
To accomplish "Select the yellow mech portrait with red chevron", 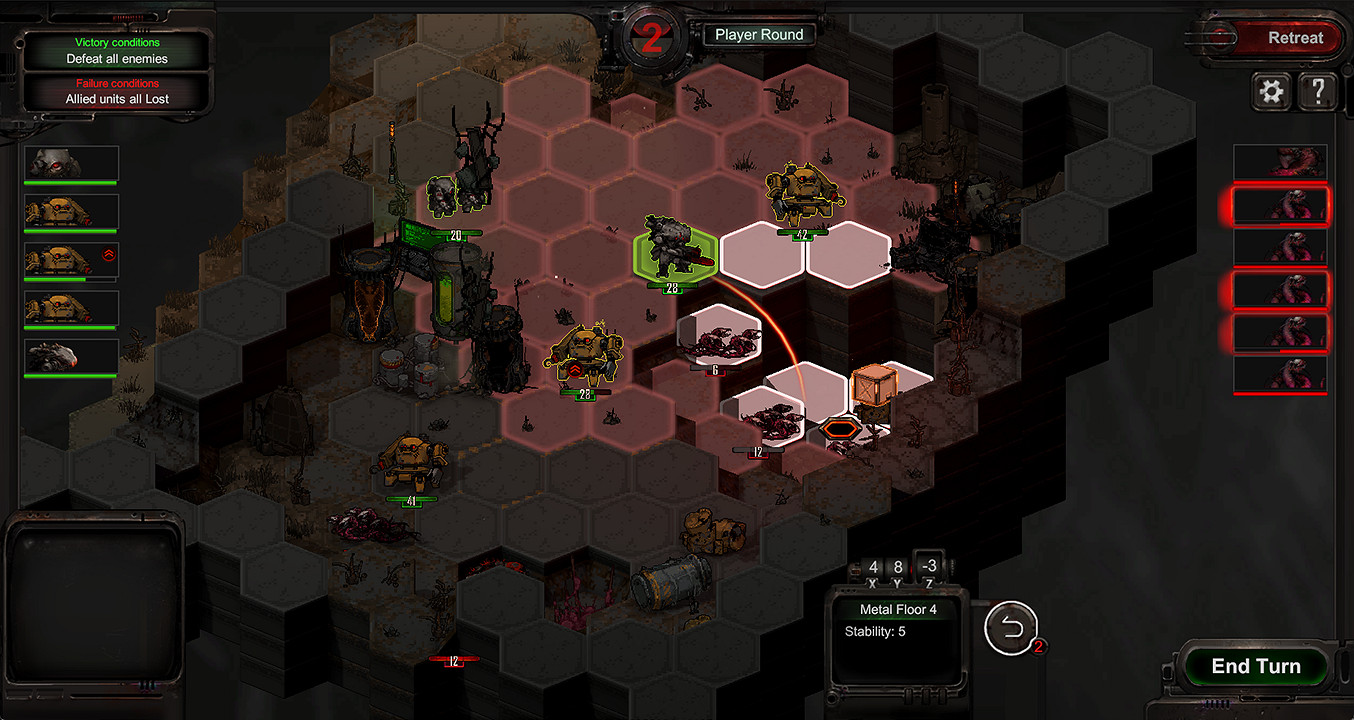I will [x=72, y=260].
